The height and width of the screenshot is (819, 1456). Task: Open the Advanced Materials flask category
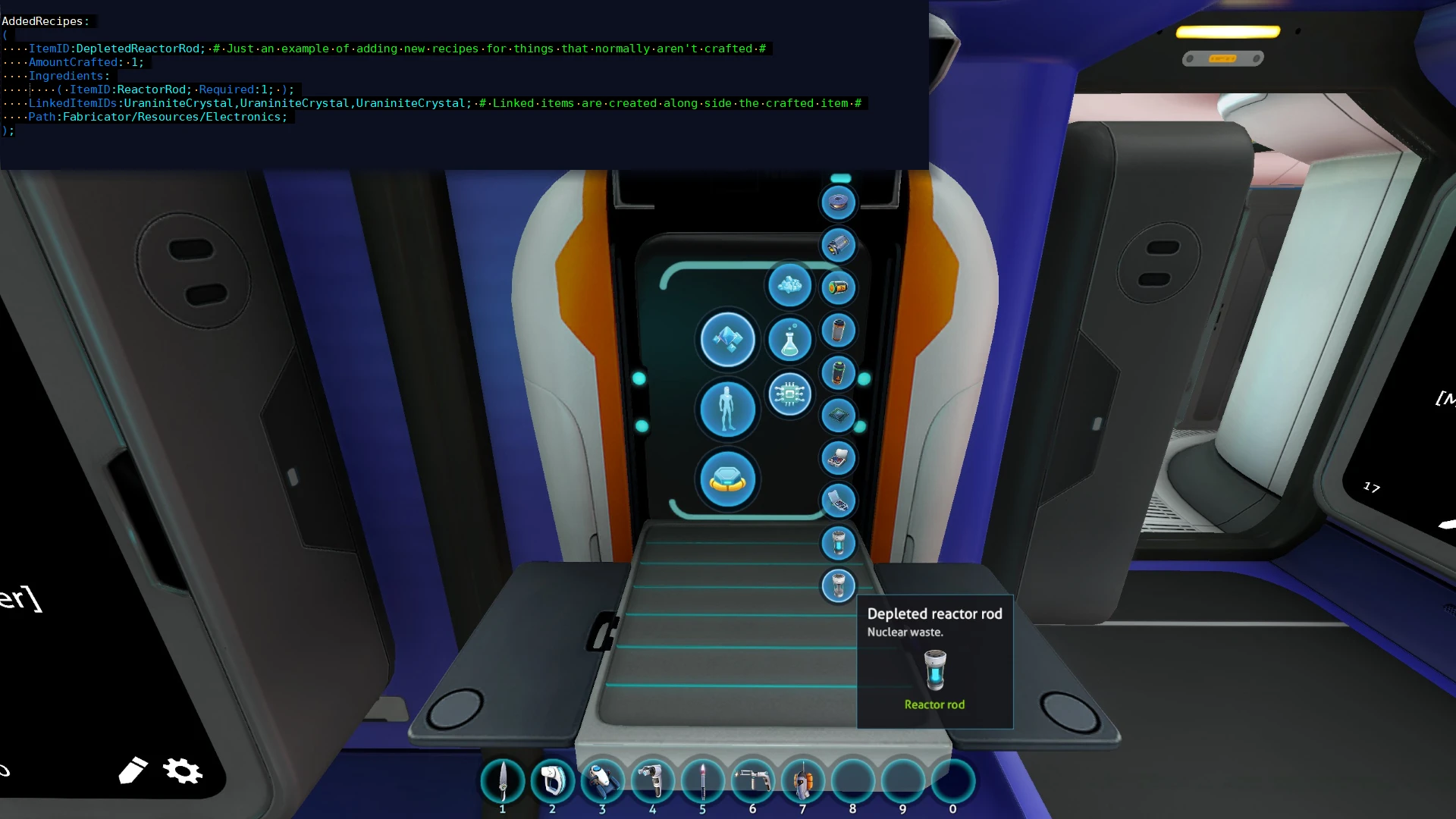click(790, 339)
